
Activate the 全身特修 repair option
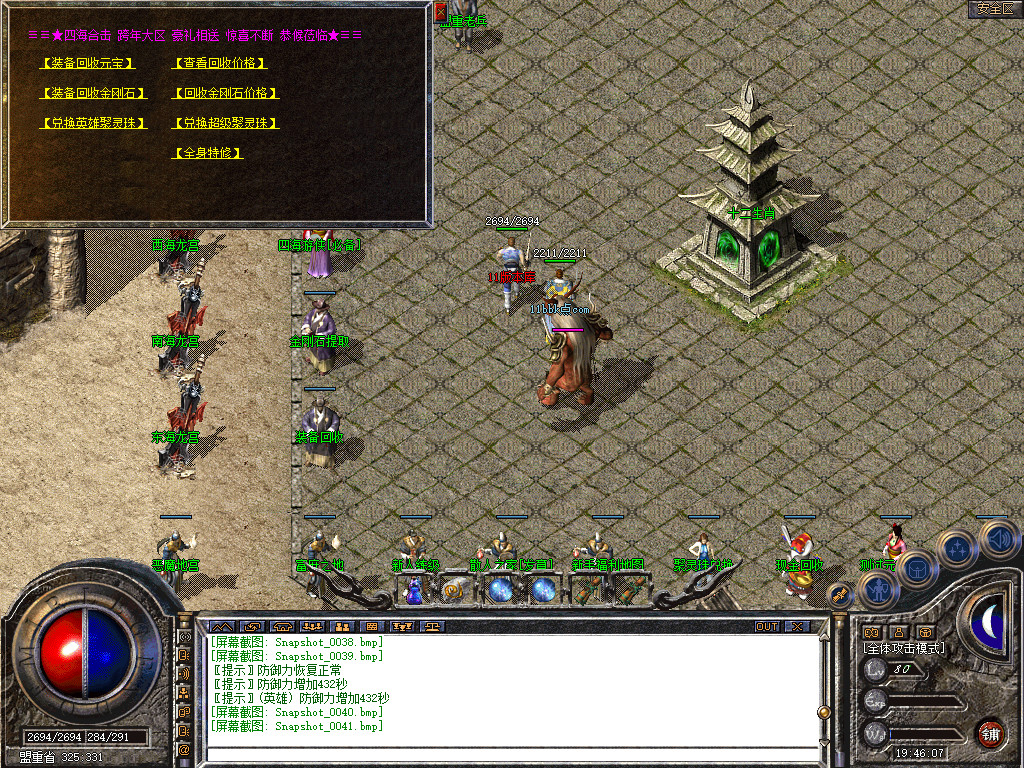coord(208,153)
